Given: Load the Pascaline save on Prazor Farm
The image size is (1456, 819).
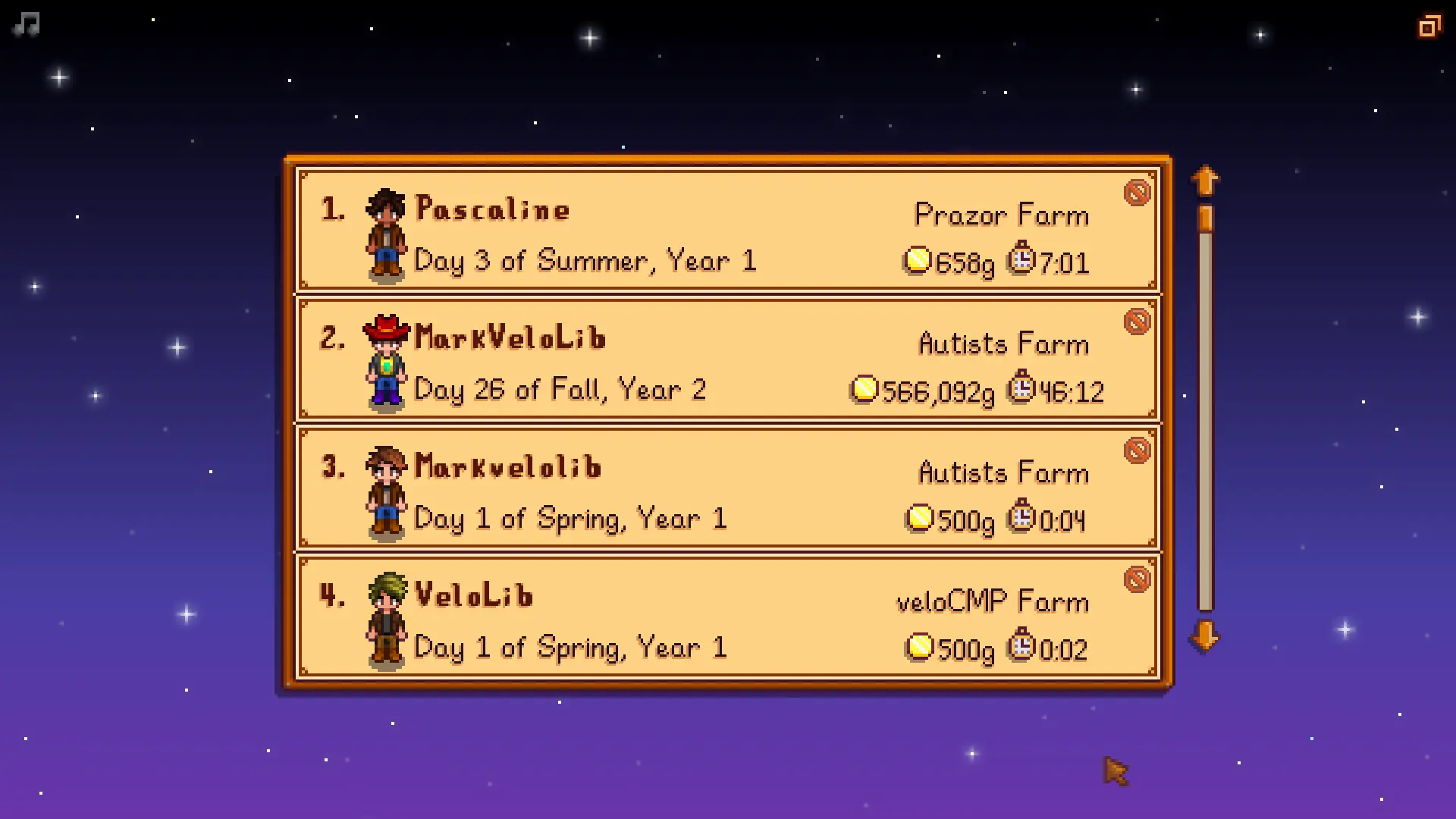Looking at the screenshot, I should pyautogui.click(x=726, y=231).
